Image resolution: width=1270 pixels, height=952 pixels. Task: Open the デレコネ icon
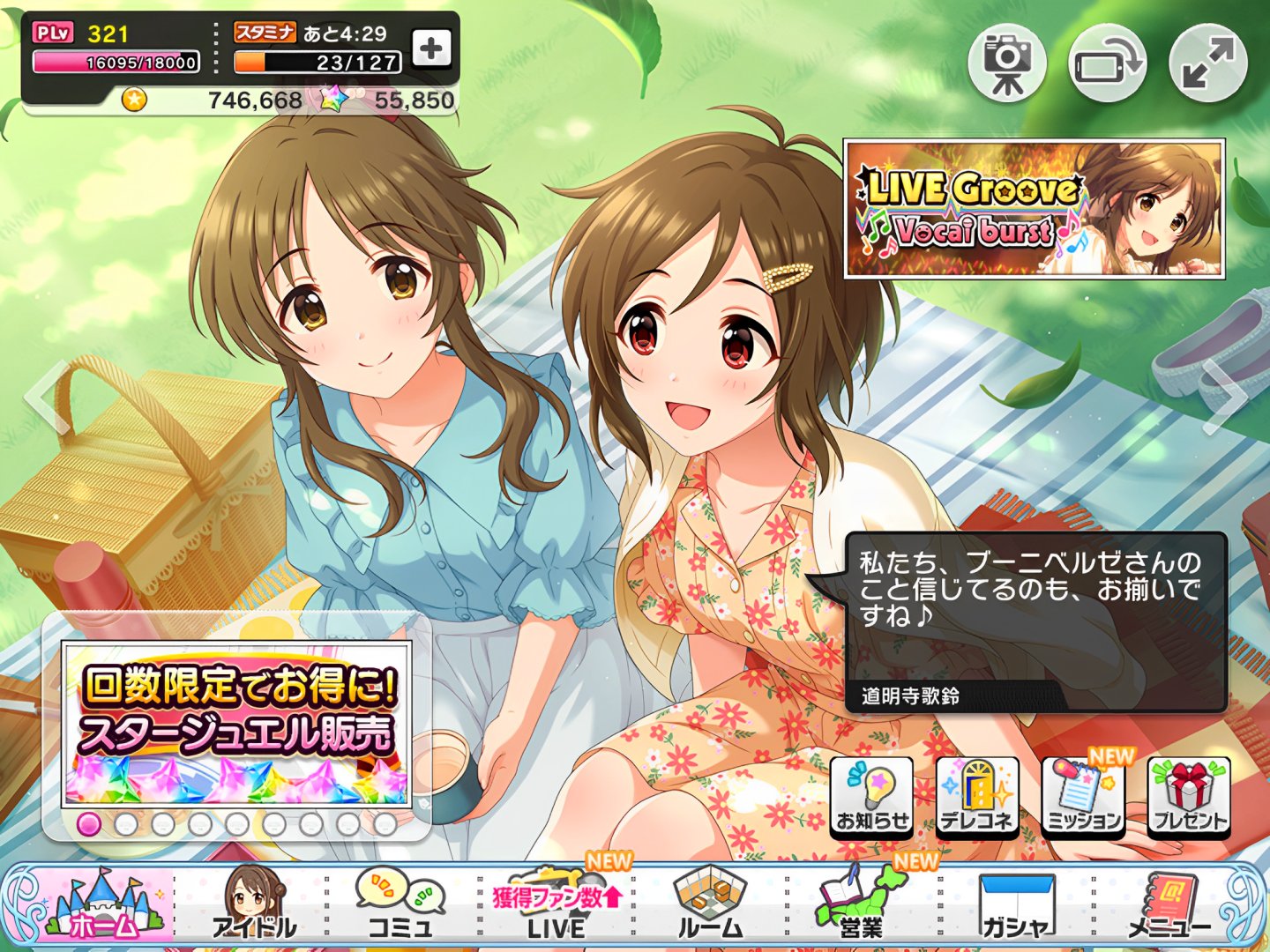[x=977, y=796]
